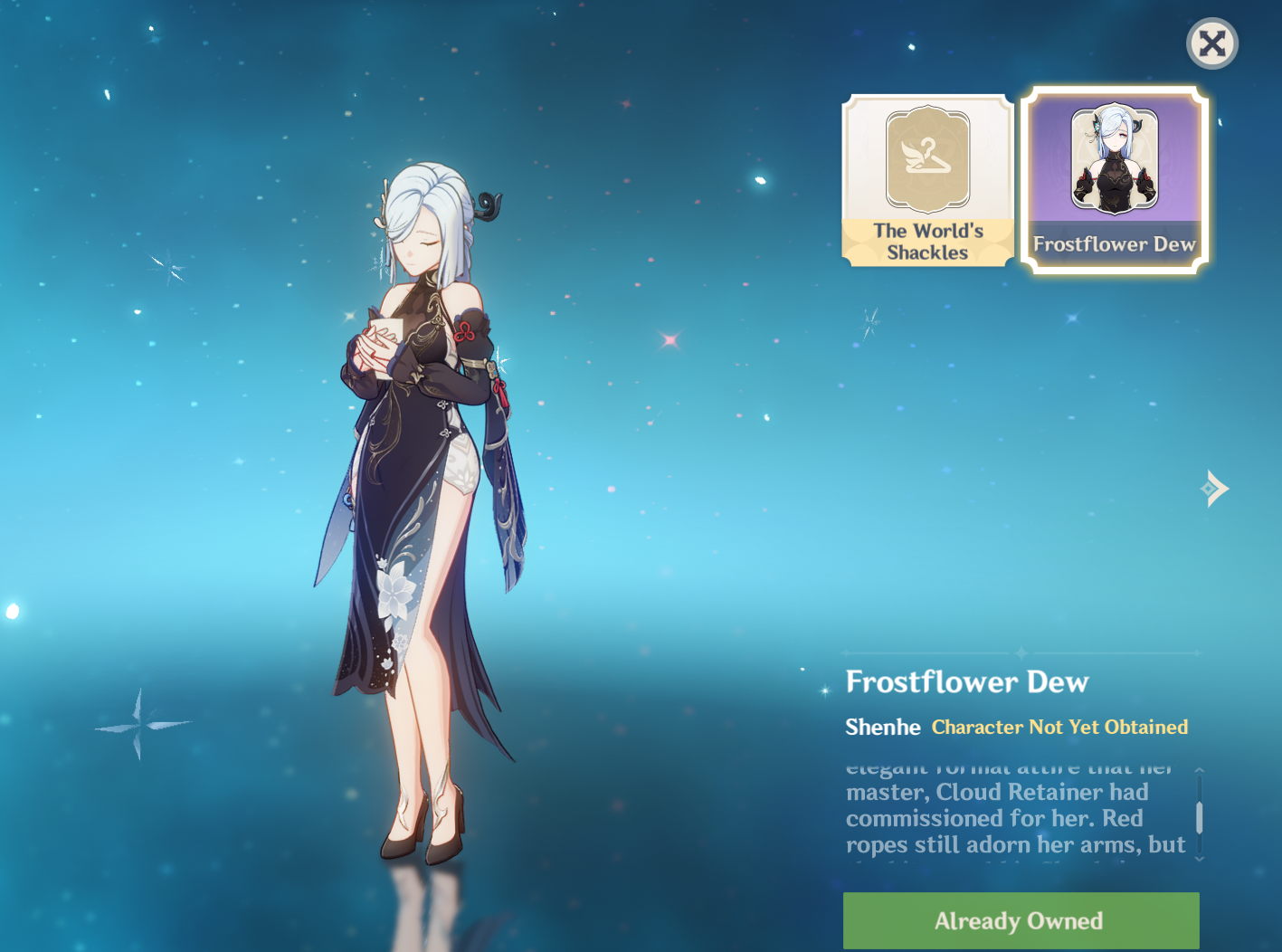Select The World's Shackles outfit card

[x=927, y=179]
